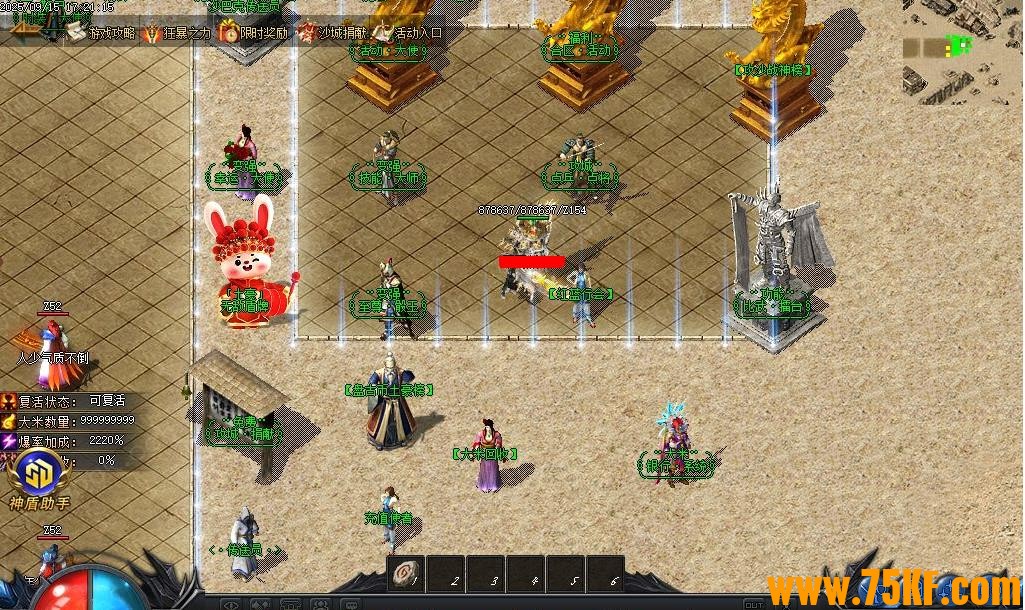The height and width of the screenshot is (610, 1025).
Task: Activate the 狂暴之力 berserk power button
Action: click(176, 33)
